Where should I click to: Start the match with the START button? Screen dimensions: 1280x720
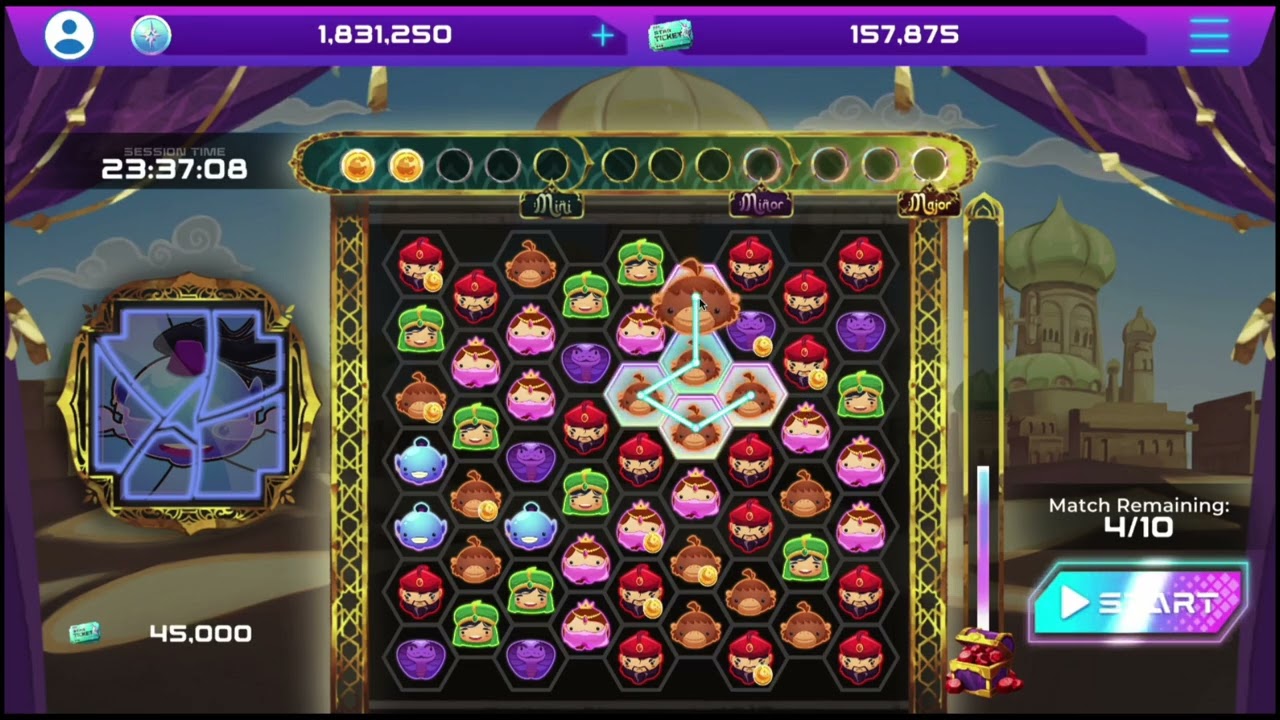tap(1138, 602)
